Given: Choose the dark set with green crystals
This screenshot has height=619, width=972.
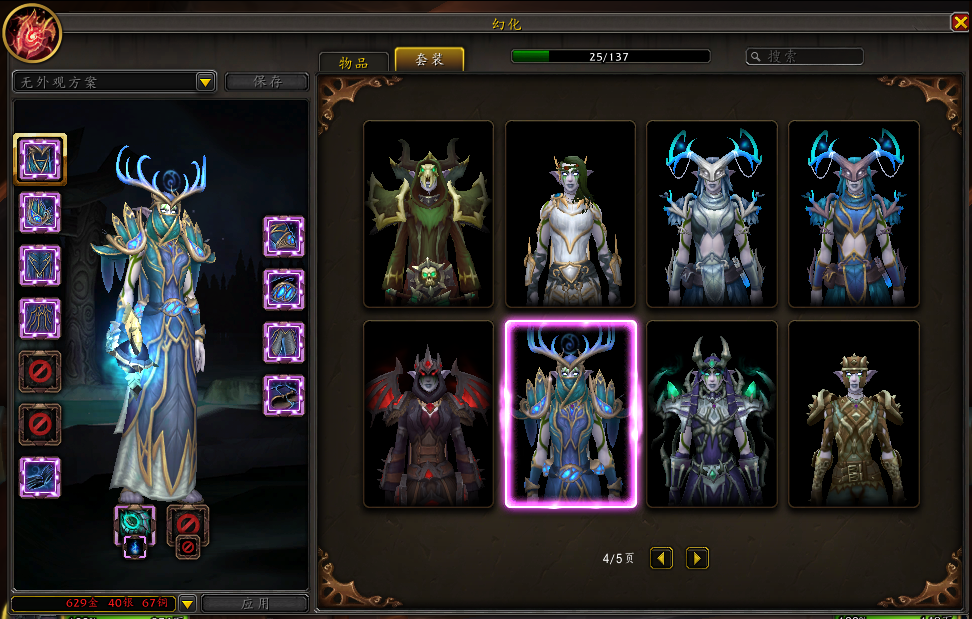Looking at the screenshot, I should pos(712,414).
